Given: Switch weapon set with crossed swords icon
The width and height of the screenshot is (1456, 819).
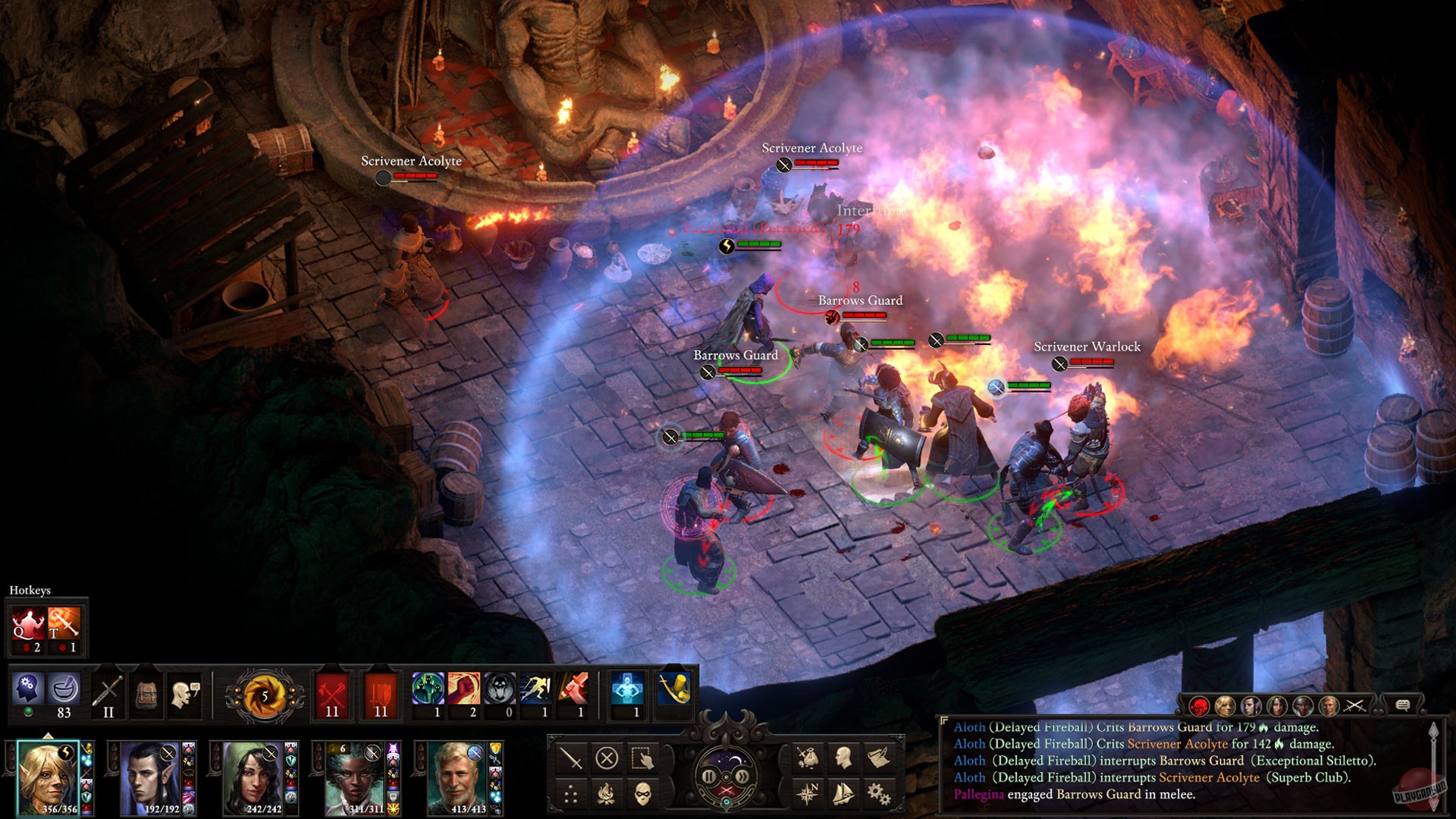Looking at the screenshot, I should pyautogui.click(x=108, y=690).
